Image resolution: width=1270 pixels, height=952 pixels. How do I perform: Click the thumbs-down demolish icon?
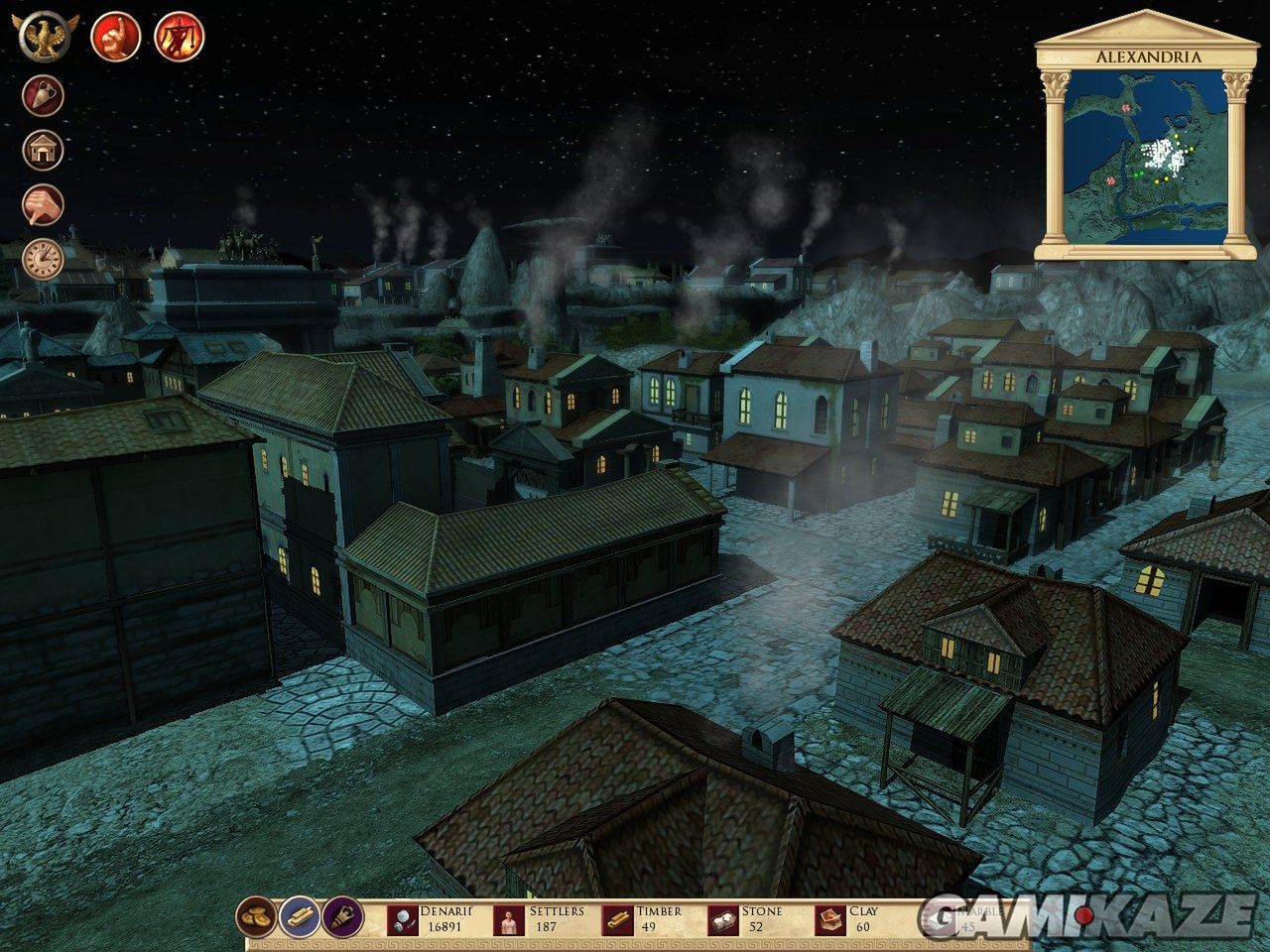coord(44,204)
